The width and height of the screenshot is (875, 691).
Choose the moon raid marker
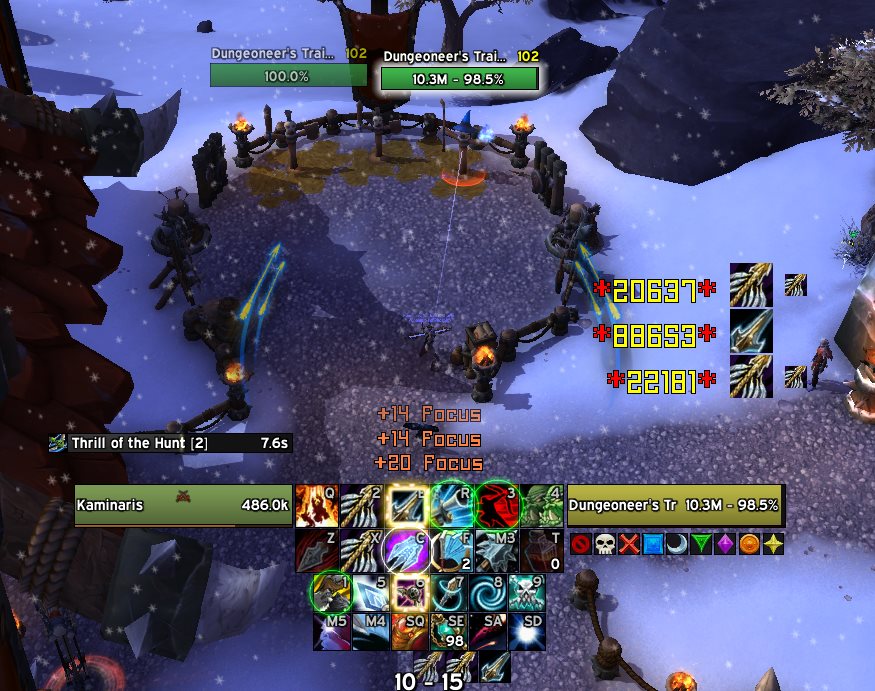(x=678, y=544)
